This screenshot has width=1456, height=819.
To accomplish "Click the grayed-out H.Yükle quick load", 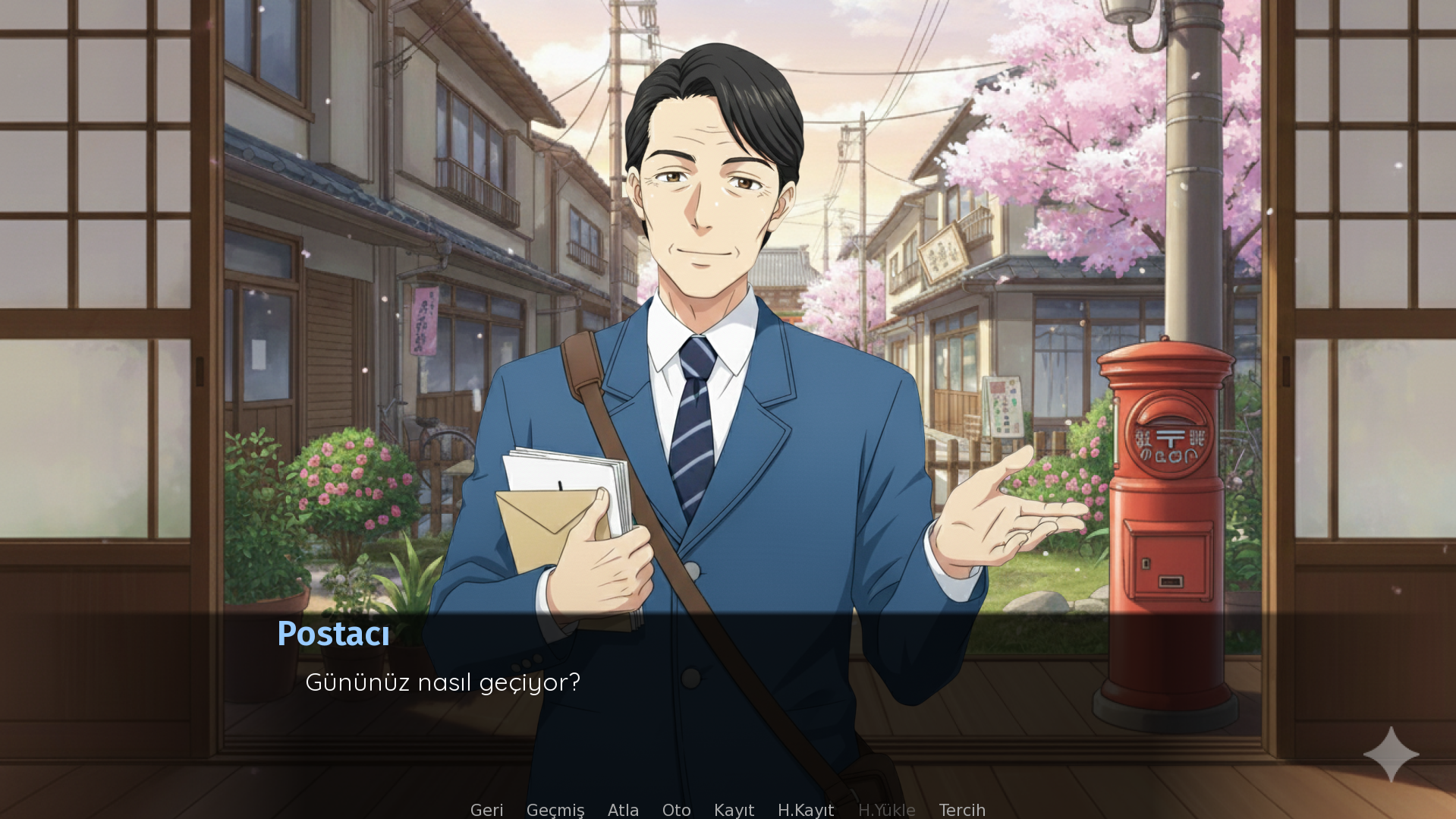I will point(886,810).
